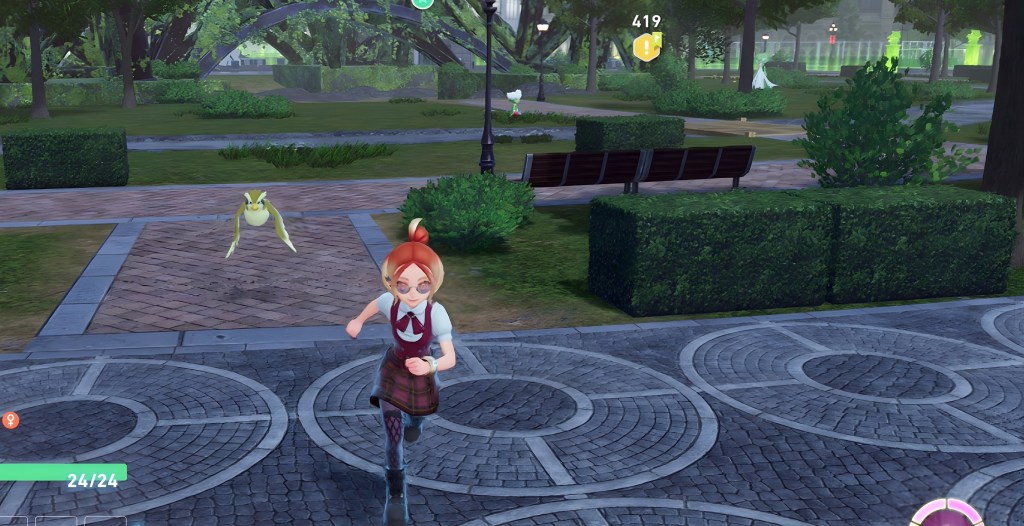This screenshot has width=1024, height=526.
Task: Select the yellow exclamation quest marker
Action: pyautogui.click(x=647, y=46)
